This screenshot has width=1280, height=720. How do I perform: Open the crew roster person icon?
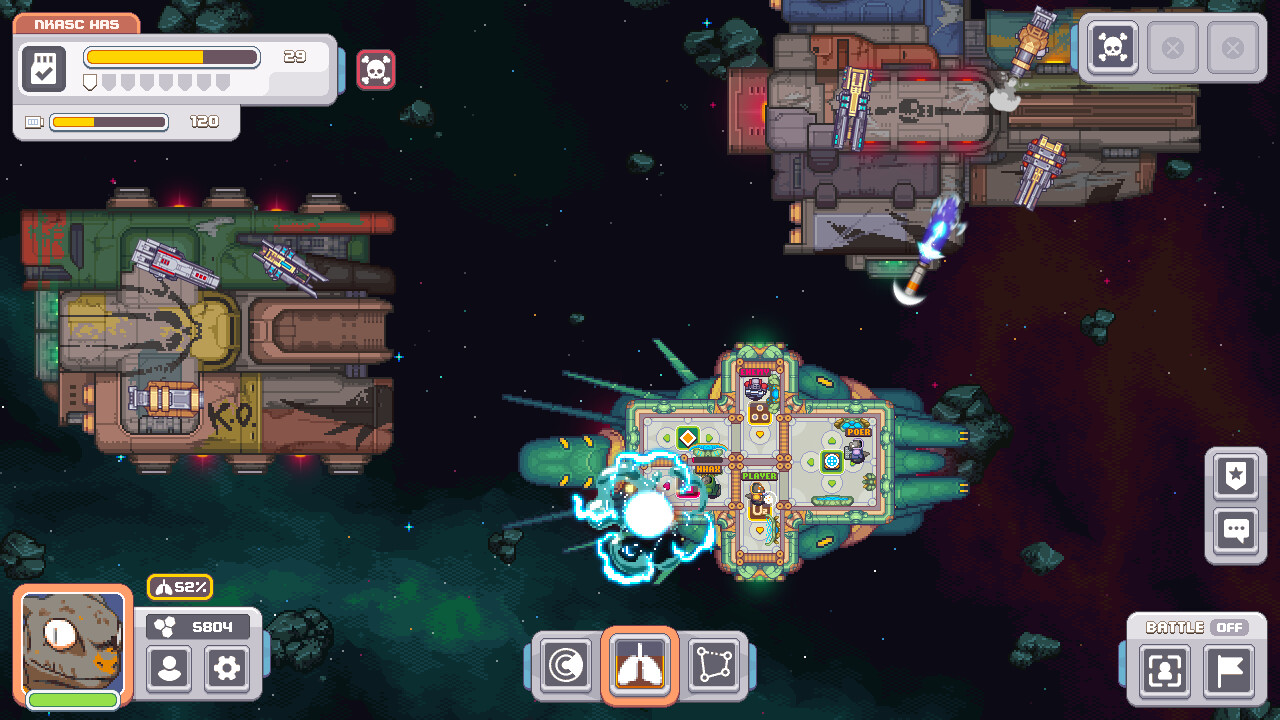coord(168,670)
